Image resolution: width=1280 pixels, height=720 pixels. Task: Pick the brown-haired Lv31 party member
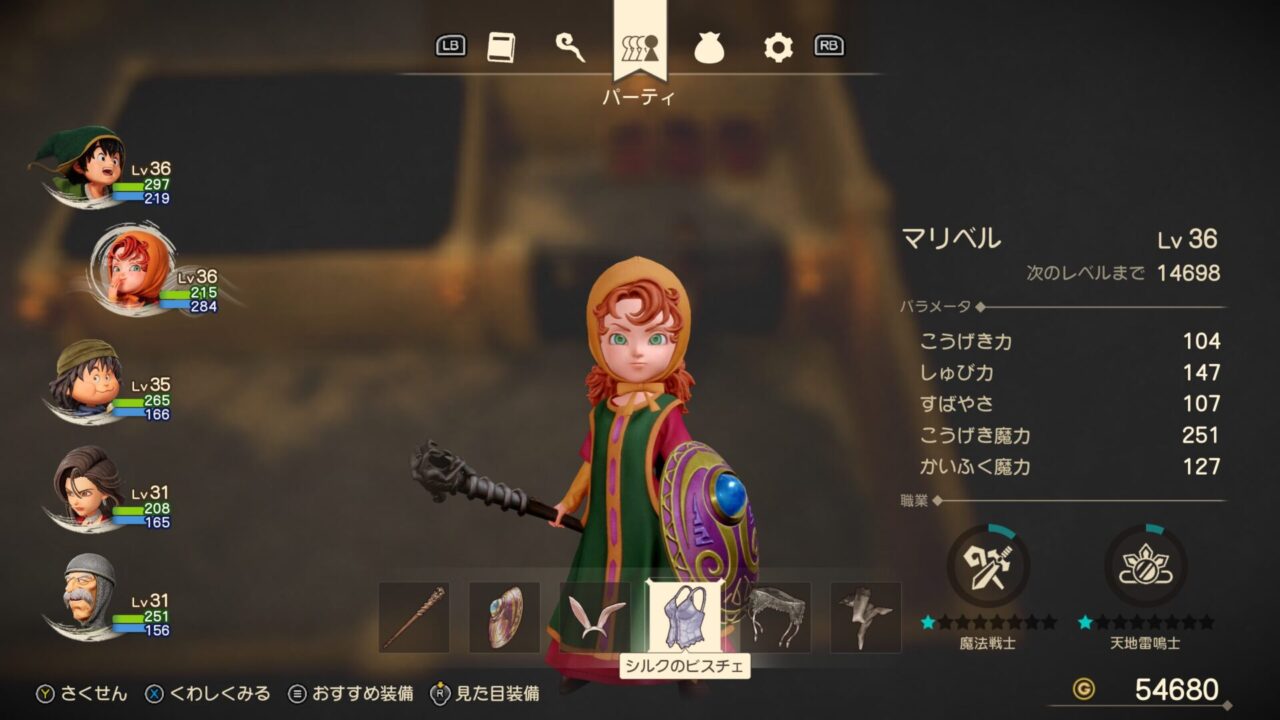(88, 488)
